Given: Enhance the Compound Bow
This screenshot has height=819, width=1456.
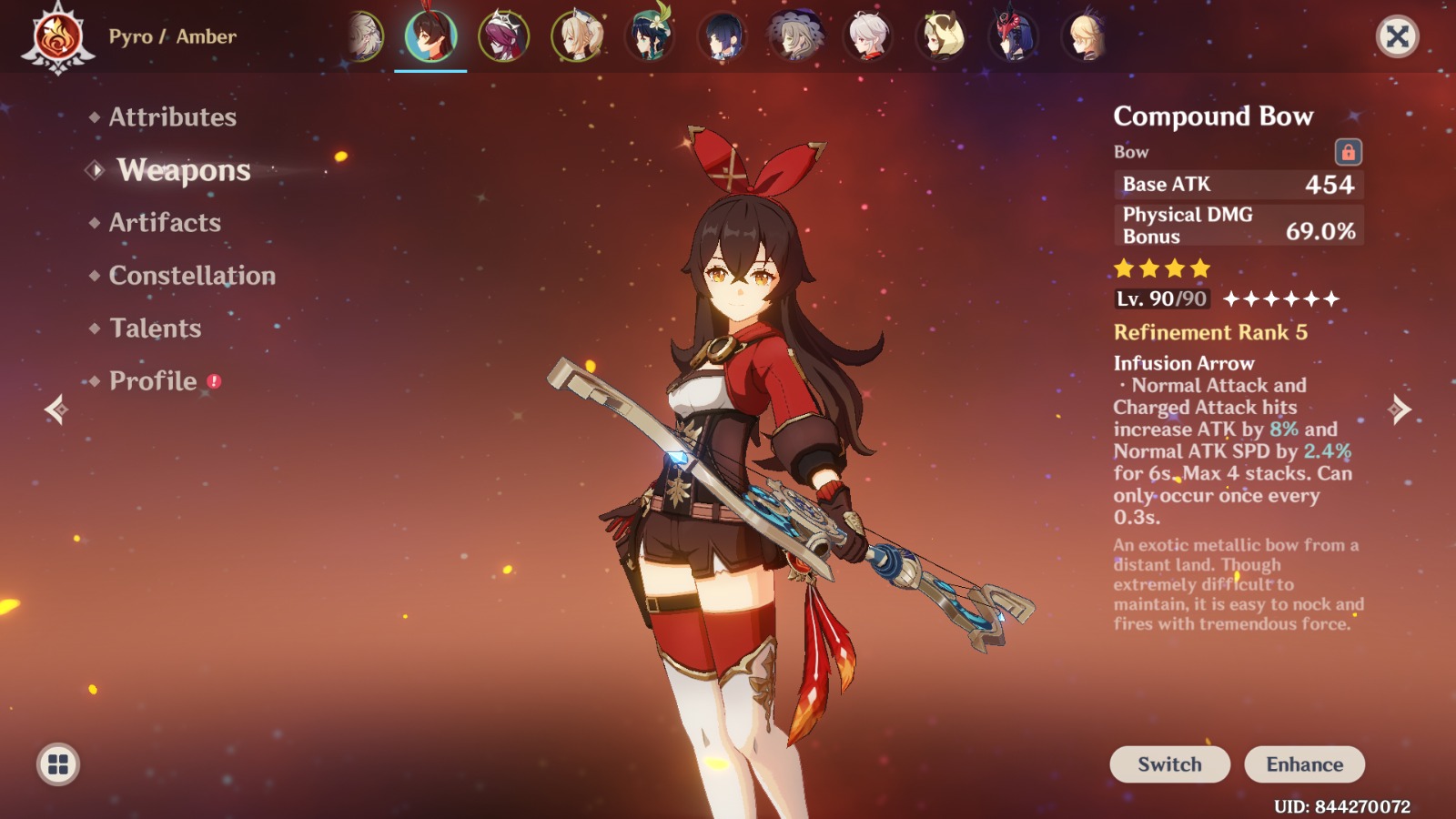Looking at the screenshot, I should (1304, 764).
